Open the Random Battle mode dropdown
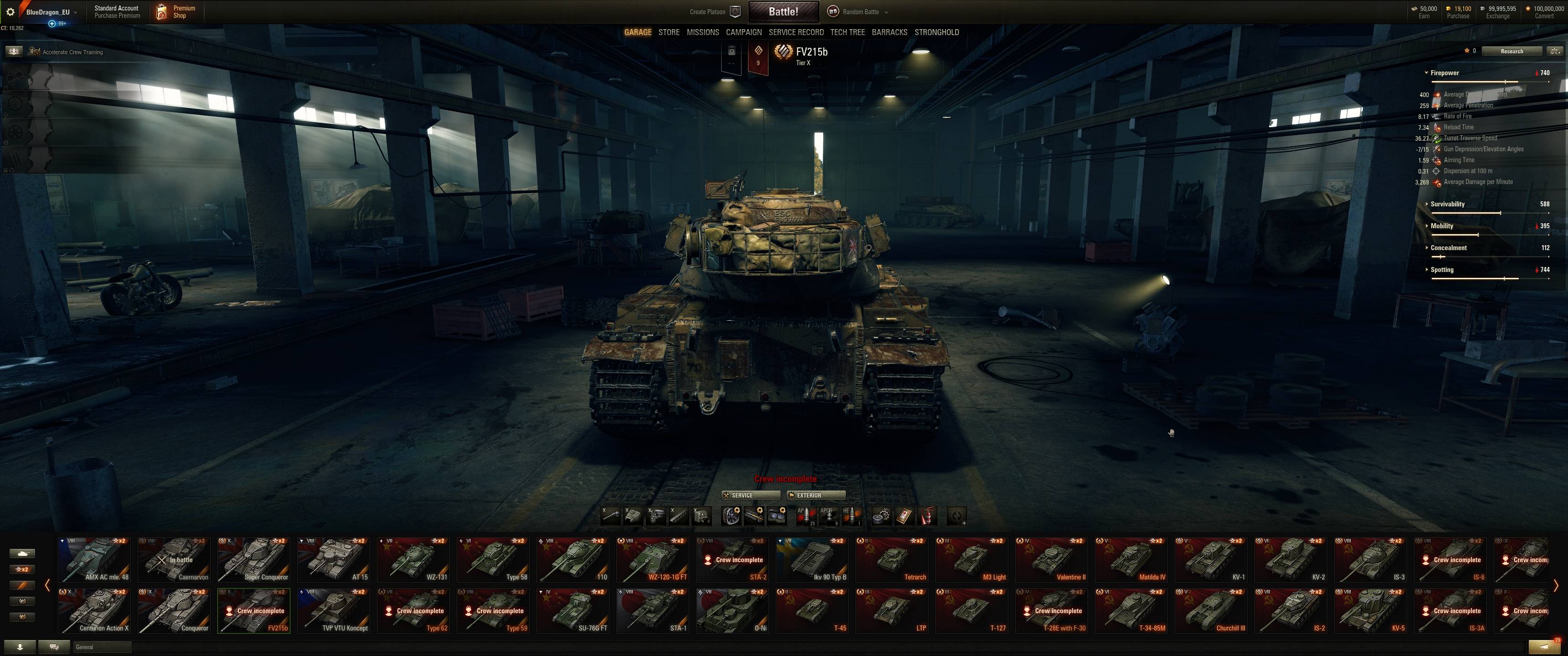1568x656 pixels. (860, 11)
